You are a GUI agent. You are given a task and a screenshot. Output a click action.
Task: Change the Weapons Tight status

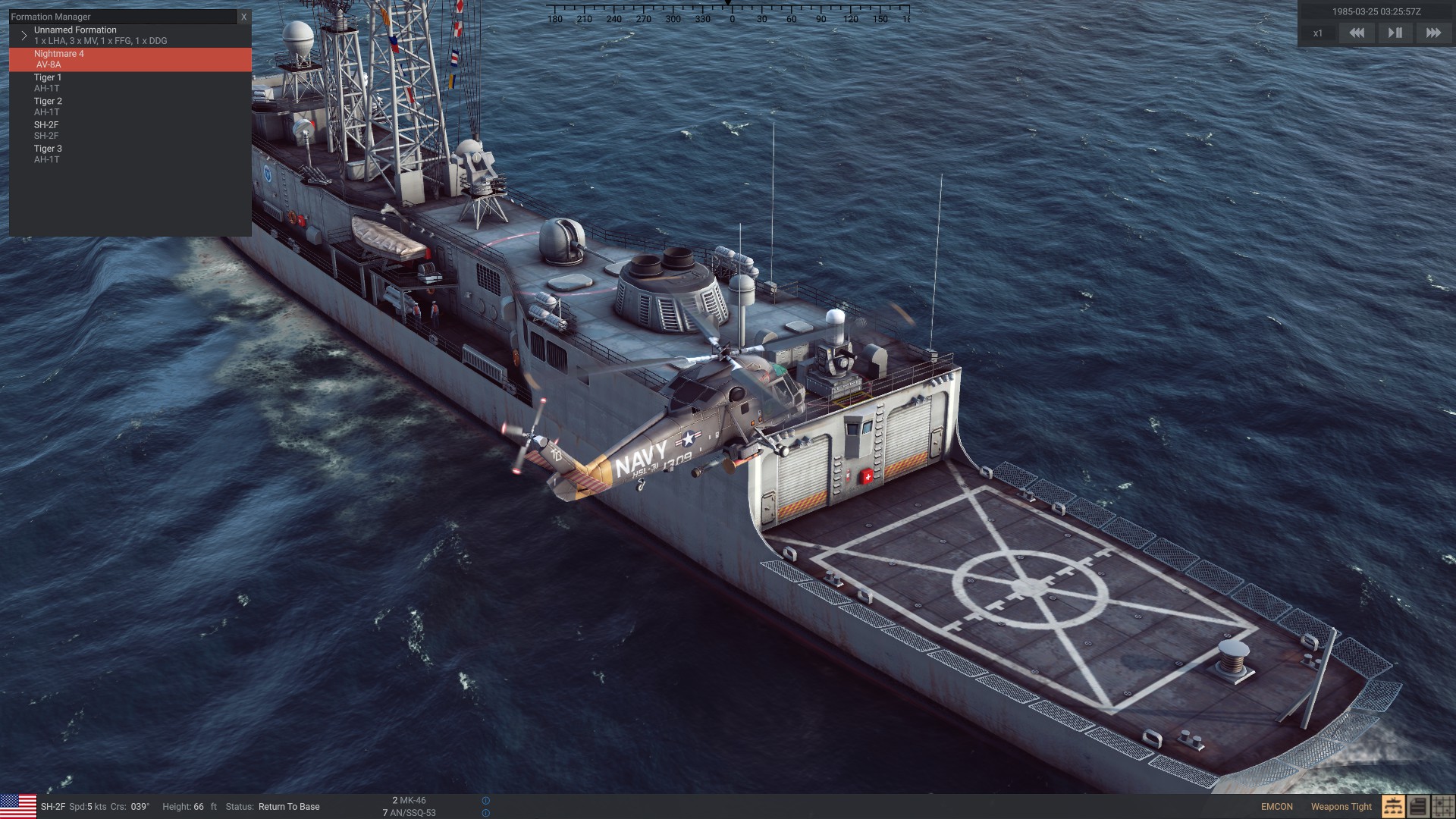[1341, 807]
